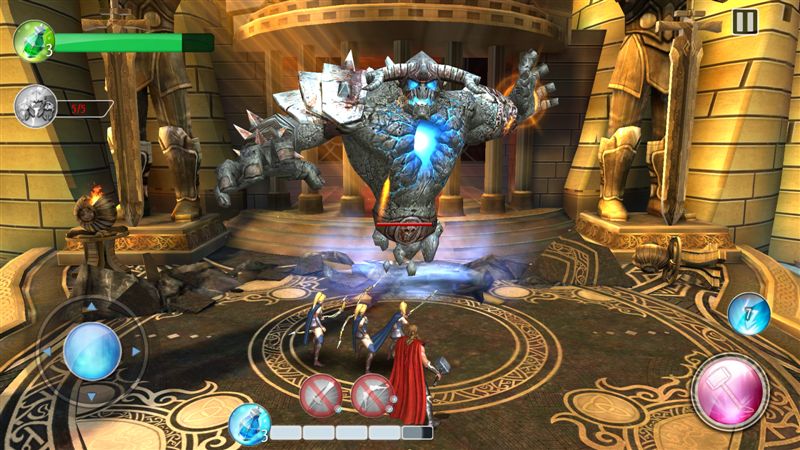This screenshot has width=800, height=450.
Task: Tap the grey ally summon icon
Action: [x=34, y=106]
